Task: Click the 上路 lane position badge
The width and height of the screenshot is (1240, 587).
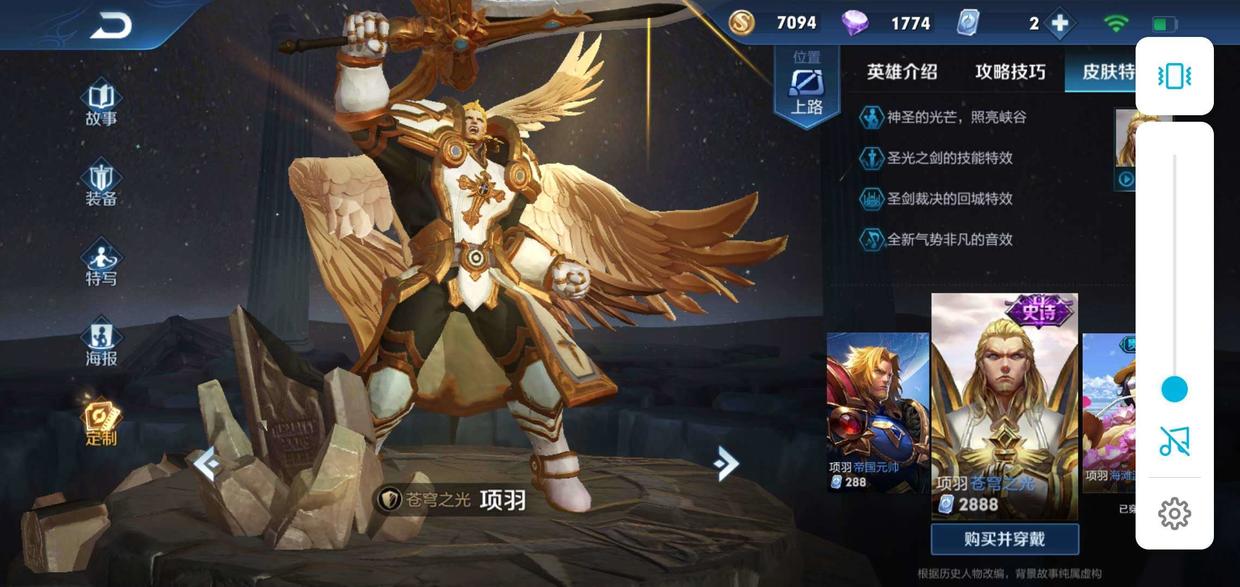Action: 806,86
